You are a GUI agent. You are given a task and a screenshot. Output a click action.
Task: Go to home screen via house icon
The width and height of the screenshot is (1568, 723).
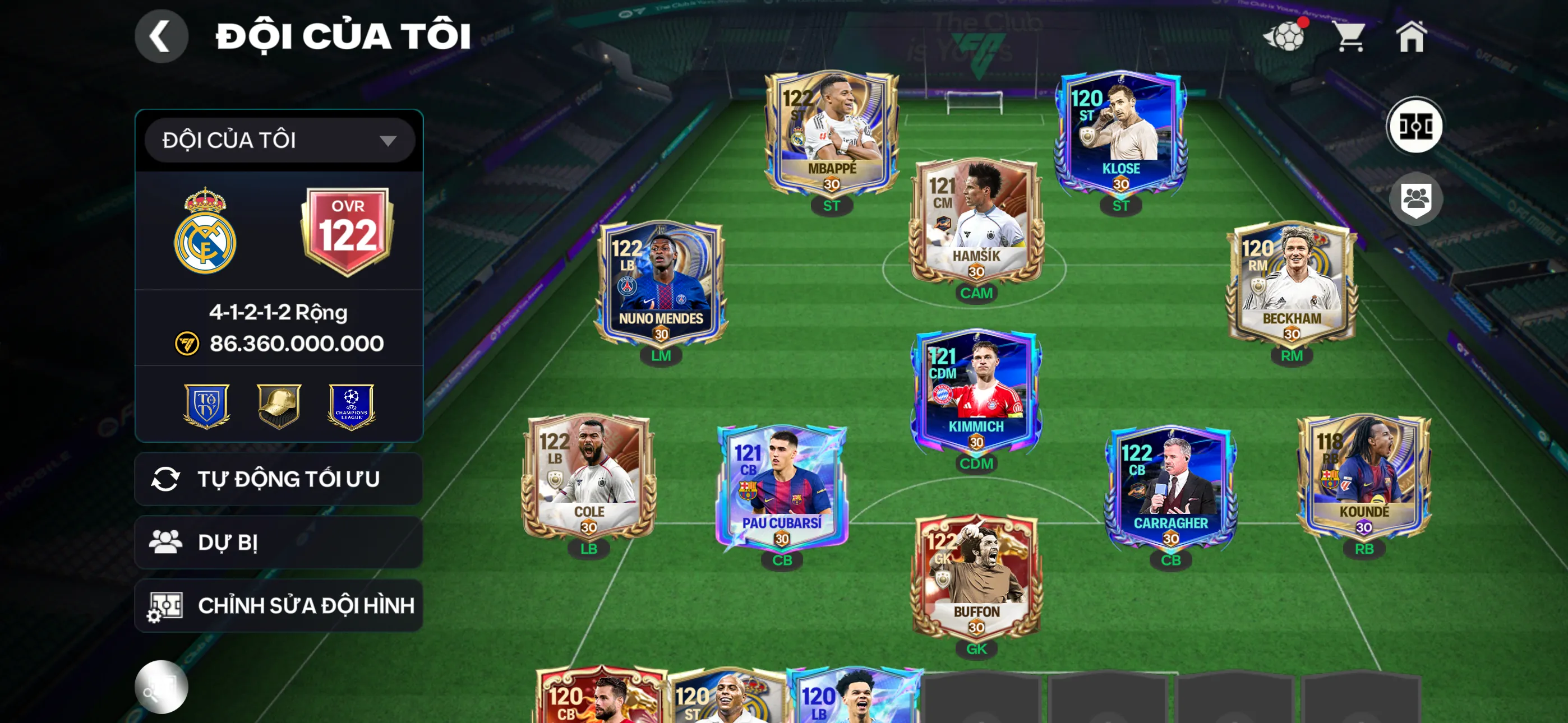point(1412,38)
